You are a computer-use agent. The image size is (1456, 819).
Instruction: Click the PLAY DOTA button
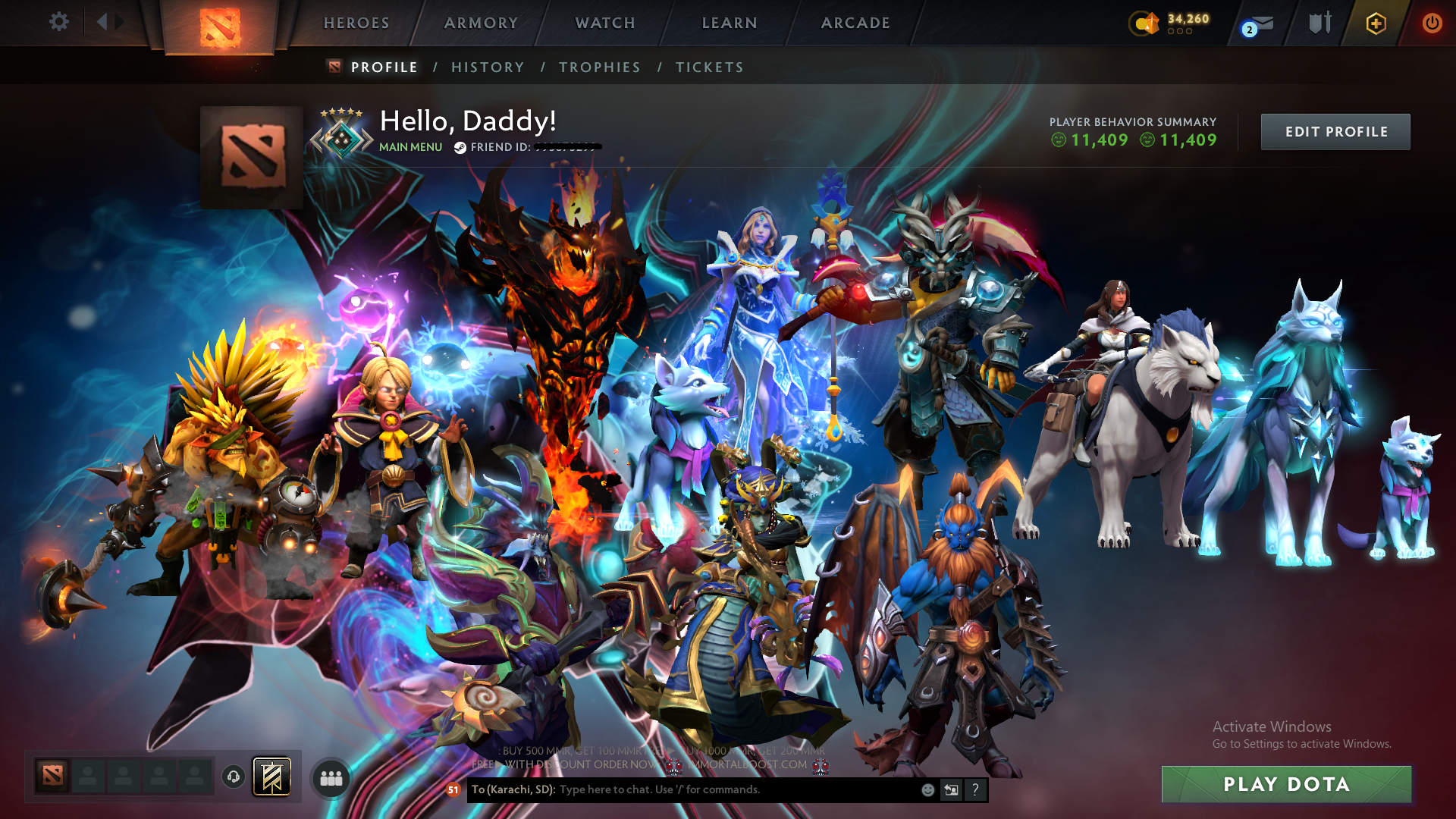(x=1287, y=784)
